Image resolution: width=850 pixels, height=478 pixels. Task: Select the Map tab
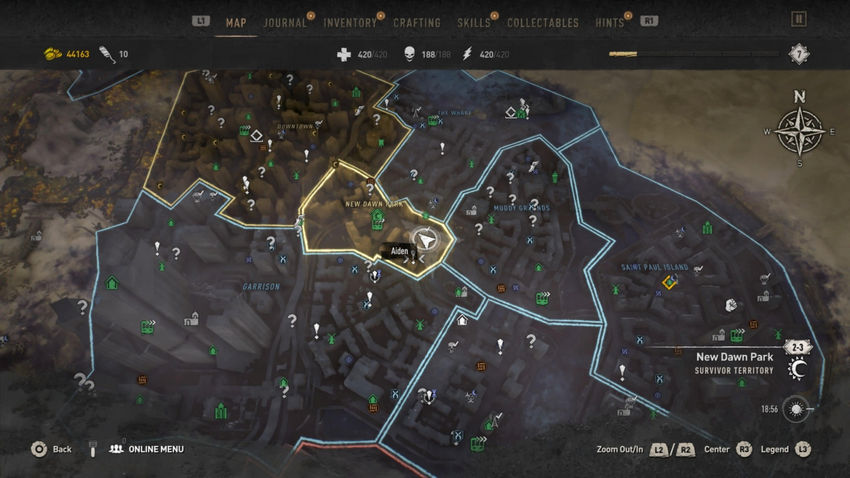pyautogui.click(x=236, y=23)
